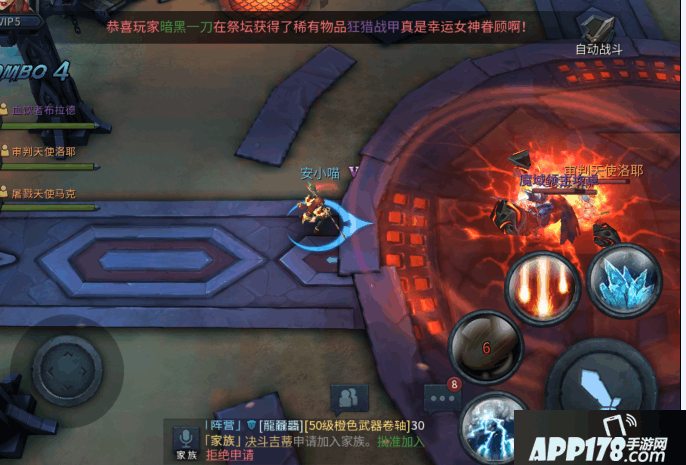Tap the skill on cooldown showing 6

[x=485, y=347]
